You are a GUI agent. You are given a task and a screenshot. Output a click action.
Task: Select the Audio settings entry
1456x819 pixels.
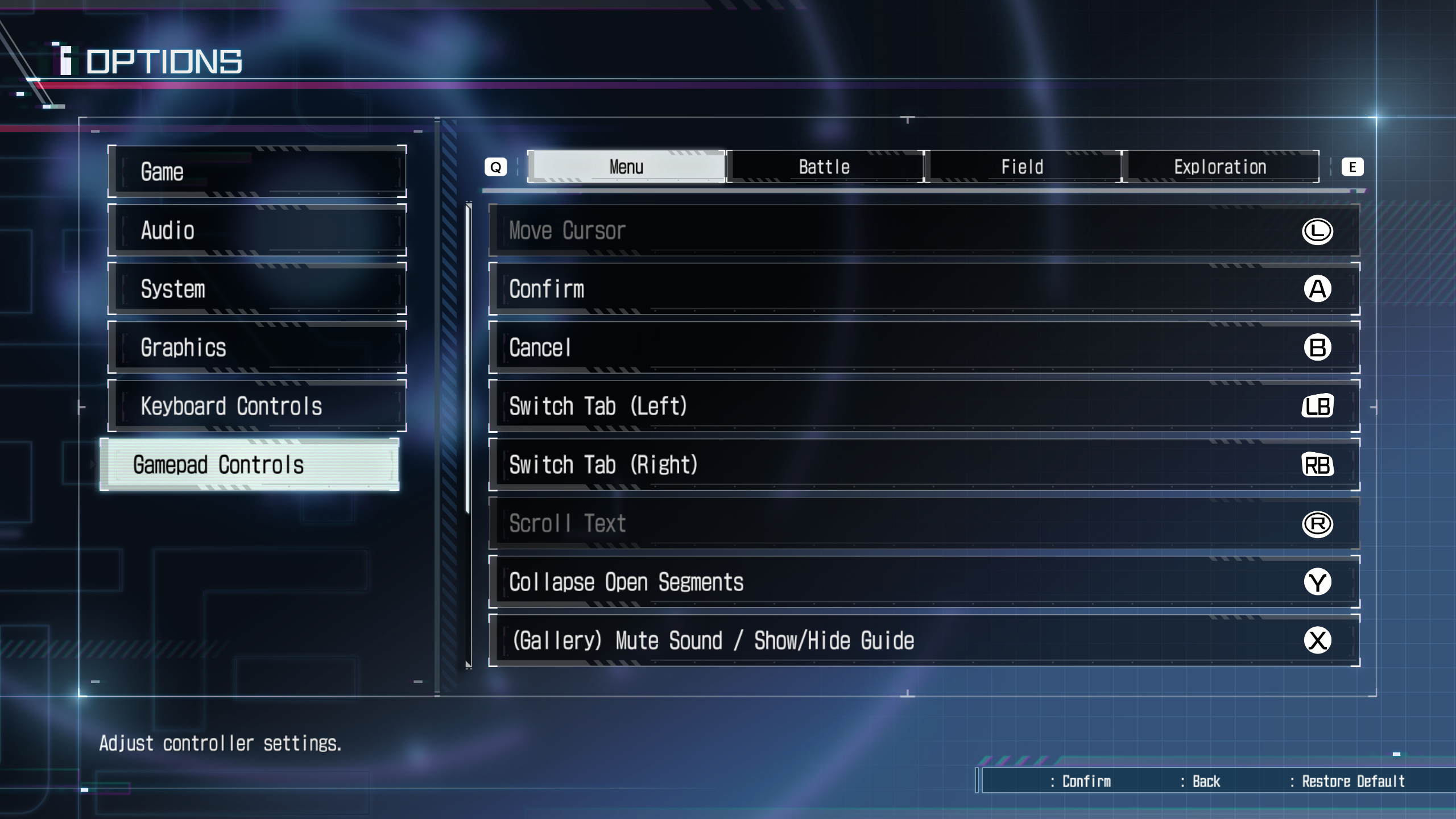[257, 230]
